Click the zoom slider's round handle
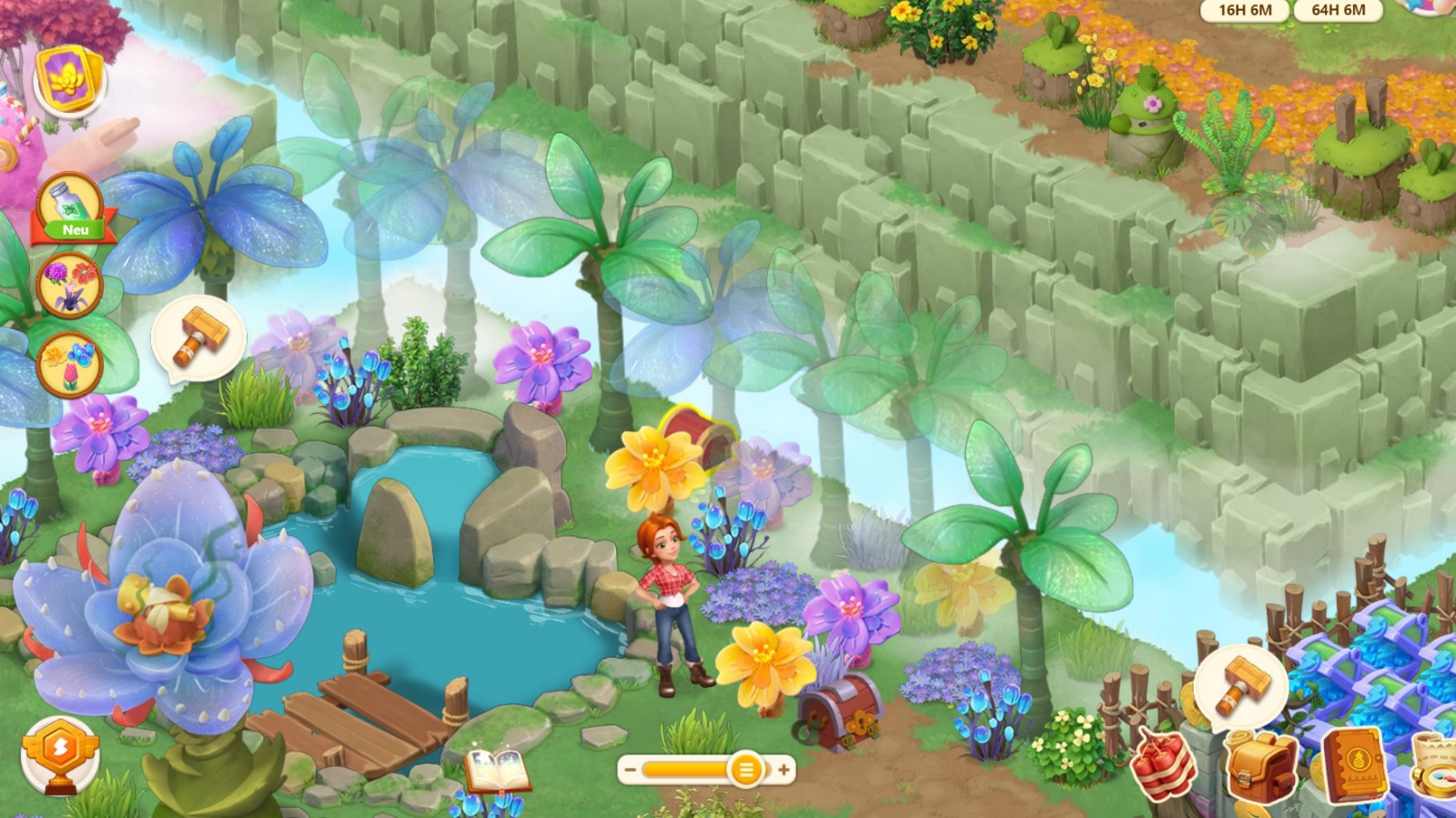The width and height of the screenshot is (1456, 818). point(745,770)
